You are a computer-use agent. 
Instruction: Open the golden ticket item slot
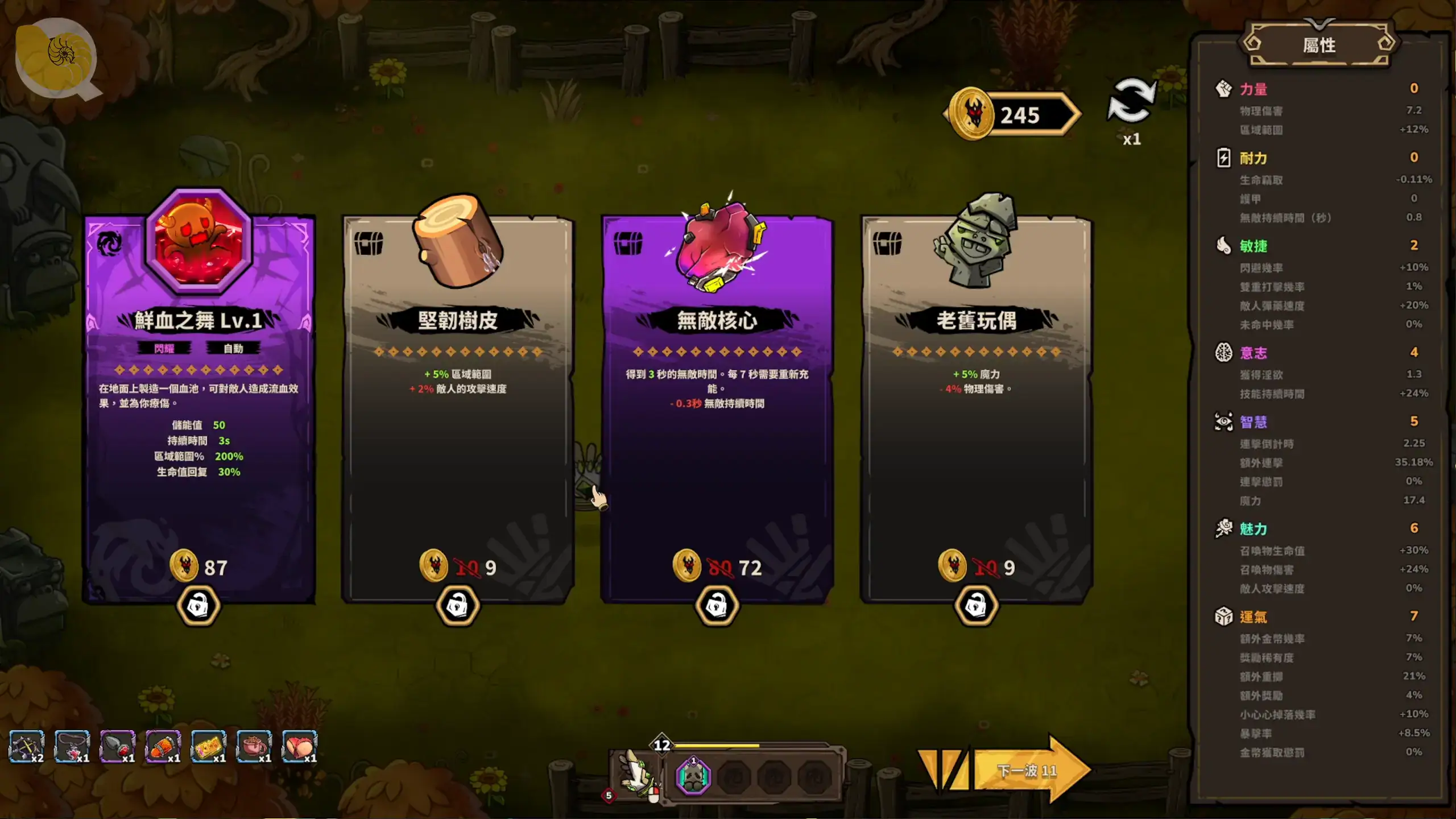point(208,746)
